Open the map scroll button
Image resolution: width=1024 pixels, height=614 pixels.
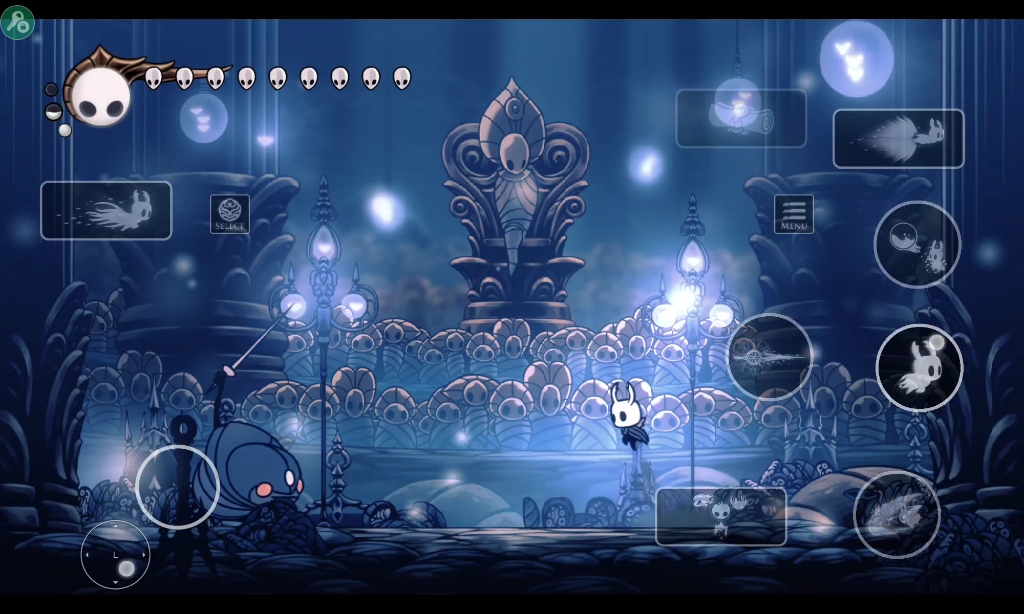click(x=740, y=118)
